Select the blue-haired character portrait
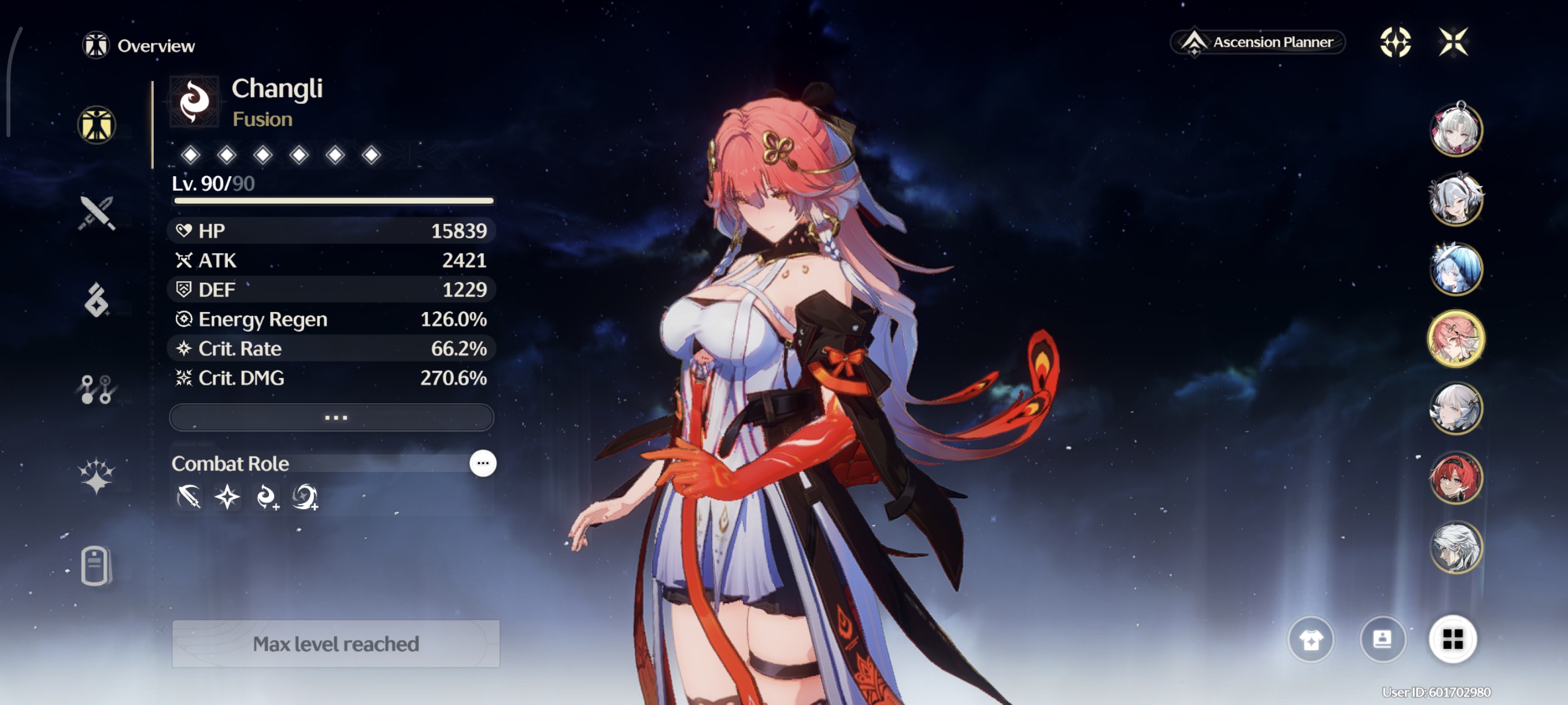The width and height of the screenshot is (1568, 705). click(1455, 269)
